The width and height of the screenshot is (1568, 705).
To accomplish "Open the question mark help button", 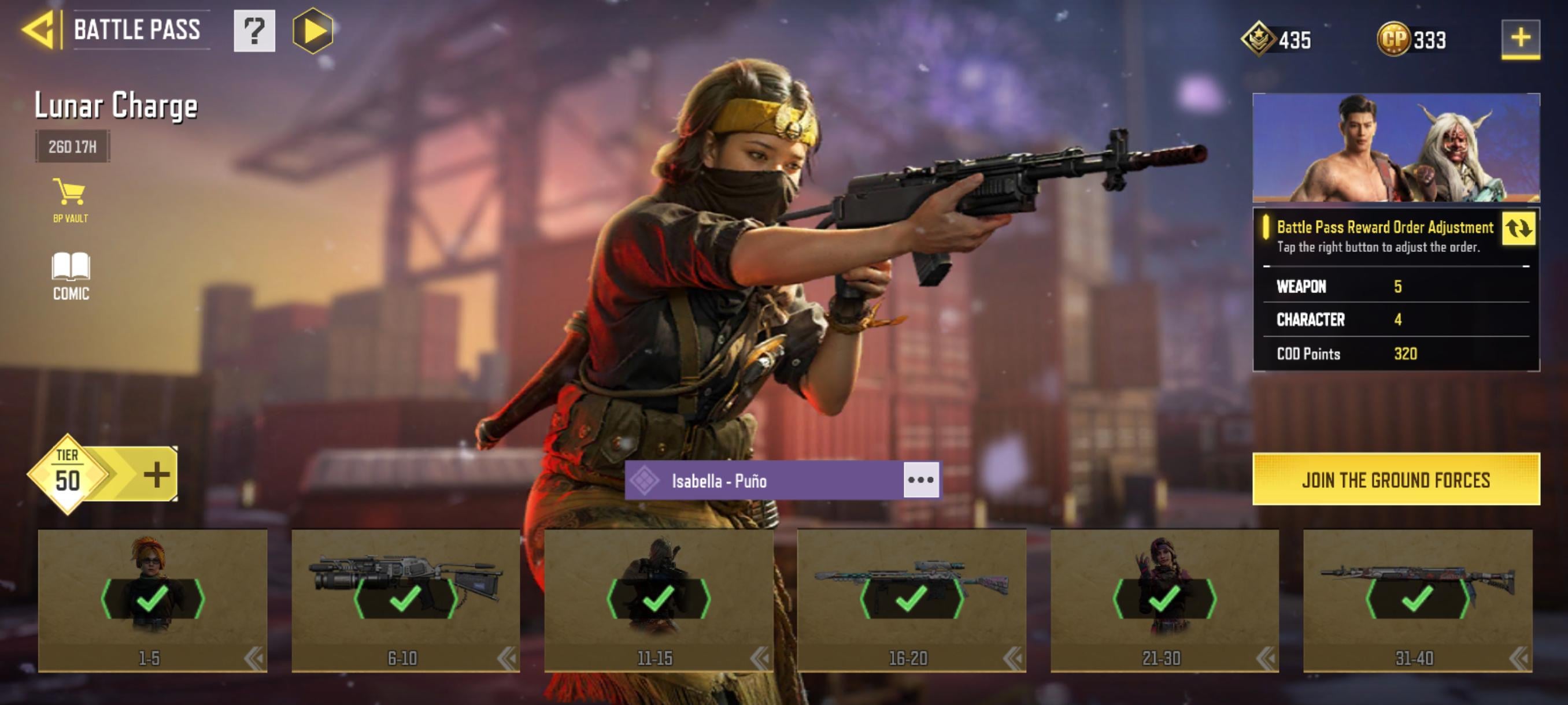I will click(x=254, y=31).
